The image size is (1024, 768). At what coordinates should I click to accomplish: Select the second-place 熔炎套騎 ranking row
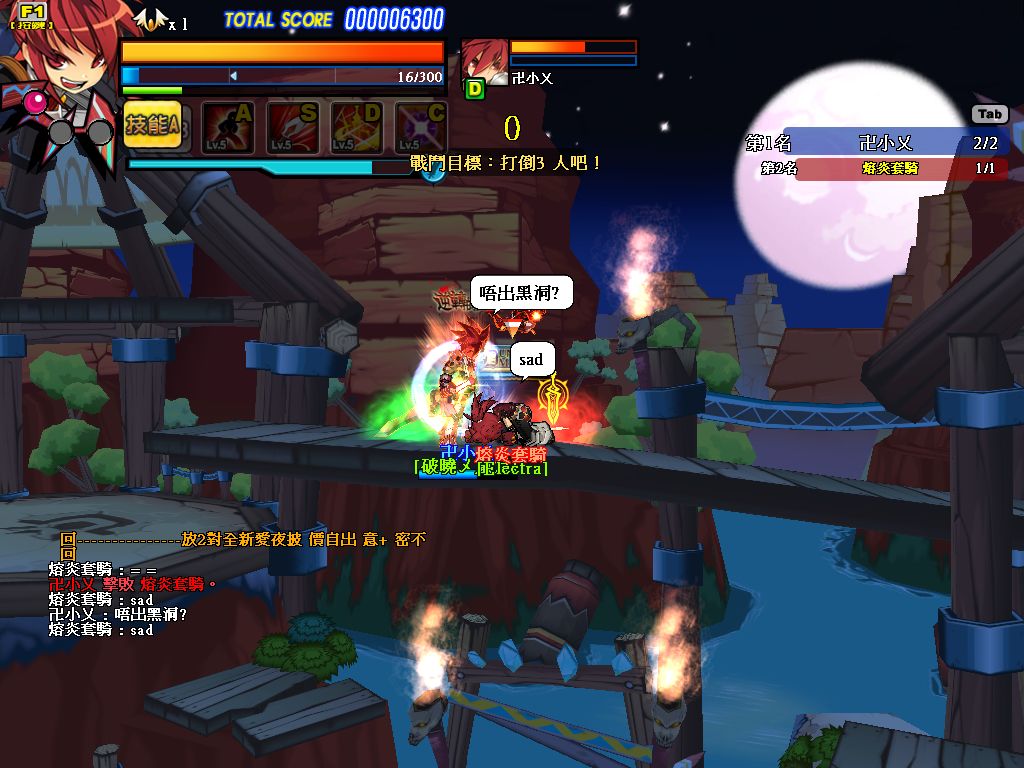pos(880,168)
